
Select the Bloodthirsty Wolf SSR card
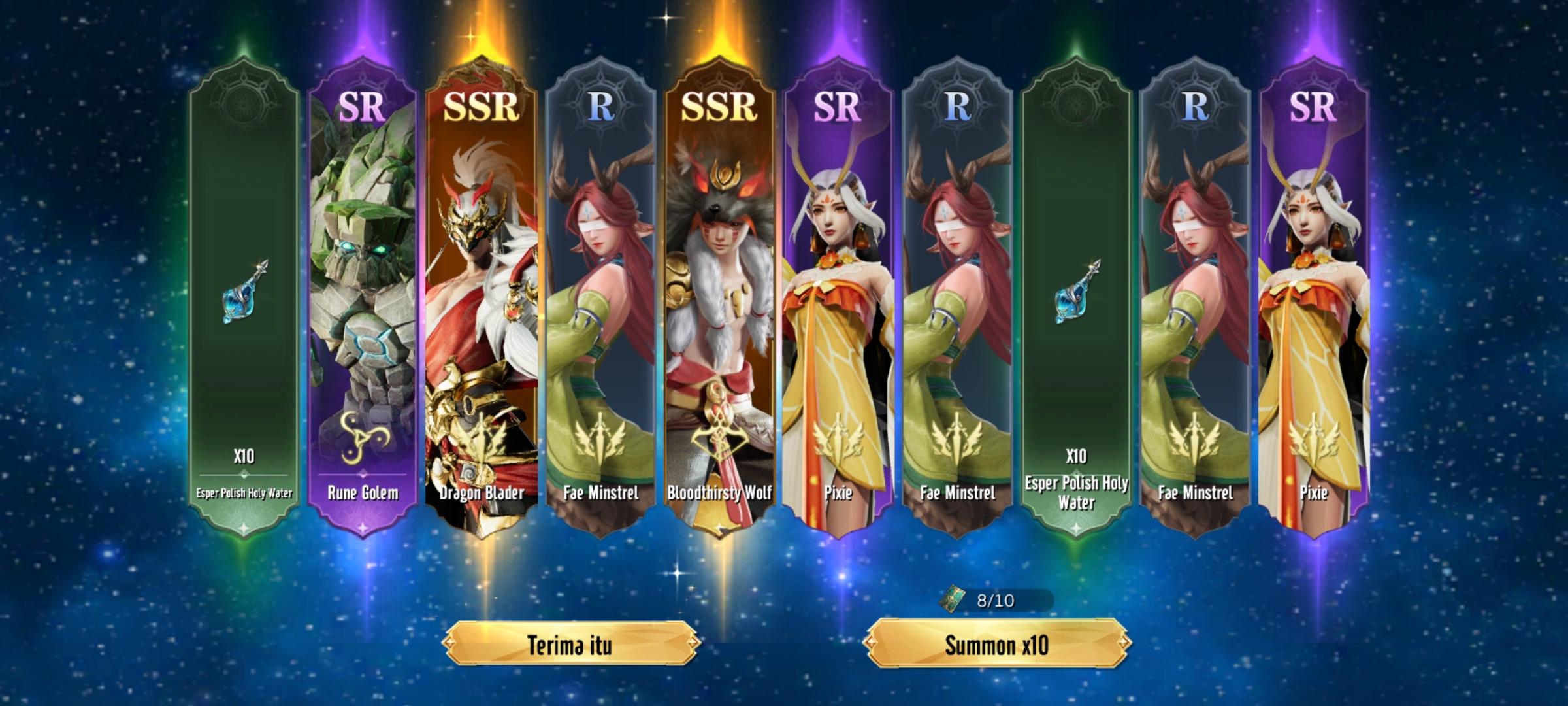click(722, 294)
